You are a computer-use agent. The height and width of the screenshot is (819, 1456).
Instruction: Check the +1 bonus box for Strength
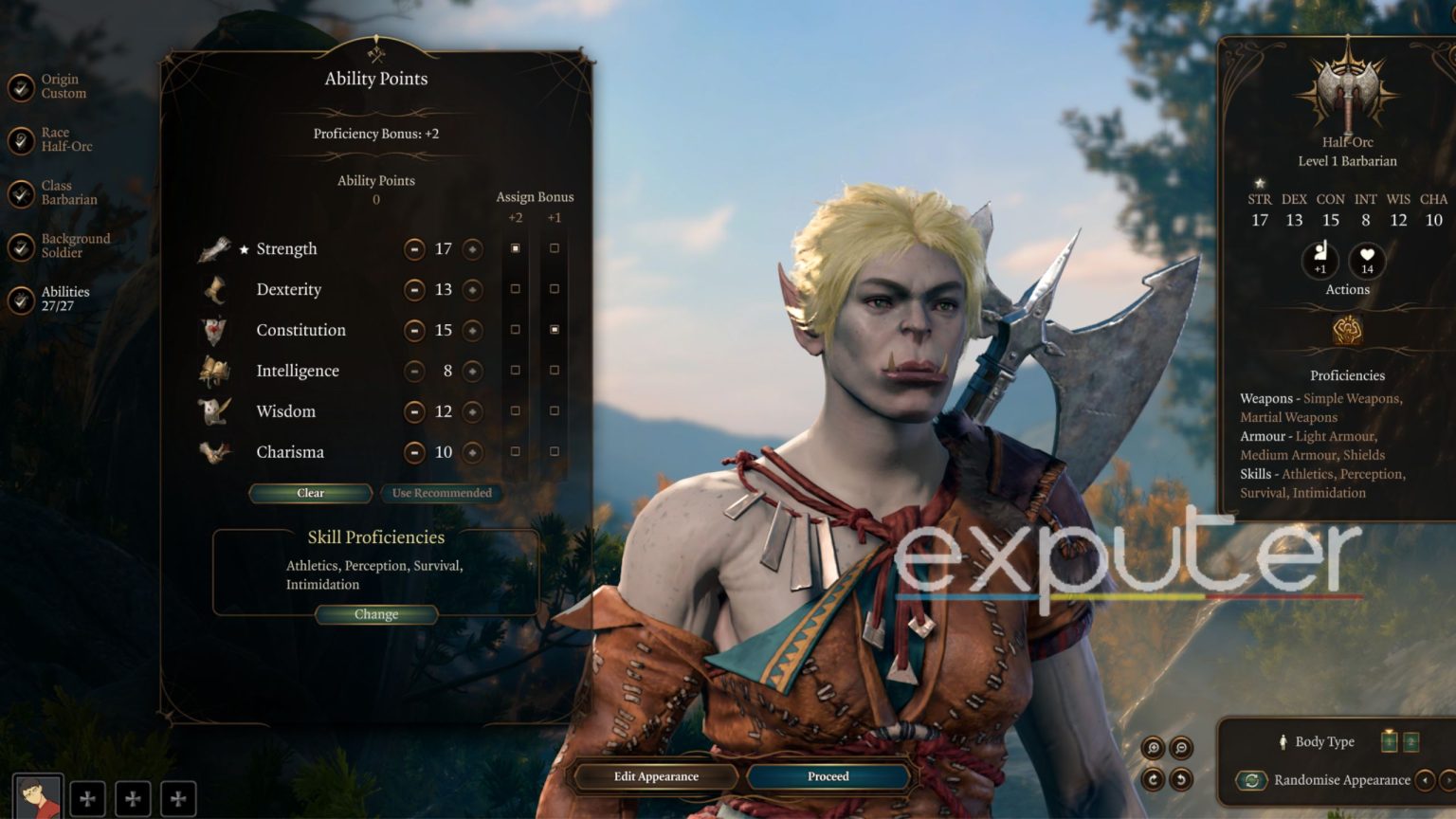pos(554,248)
